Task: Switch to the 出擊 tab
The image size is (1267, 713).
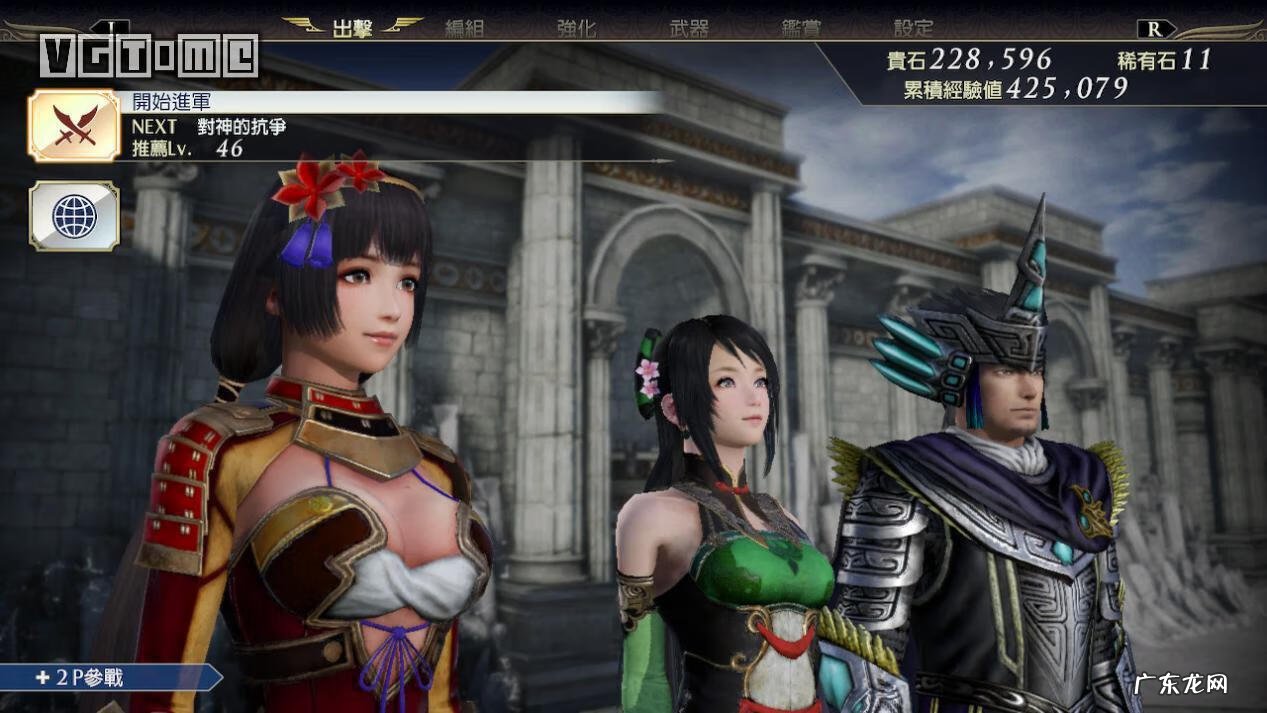Action: pyautogui.click(x=352, y=28)
